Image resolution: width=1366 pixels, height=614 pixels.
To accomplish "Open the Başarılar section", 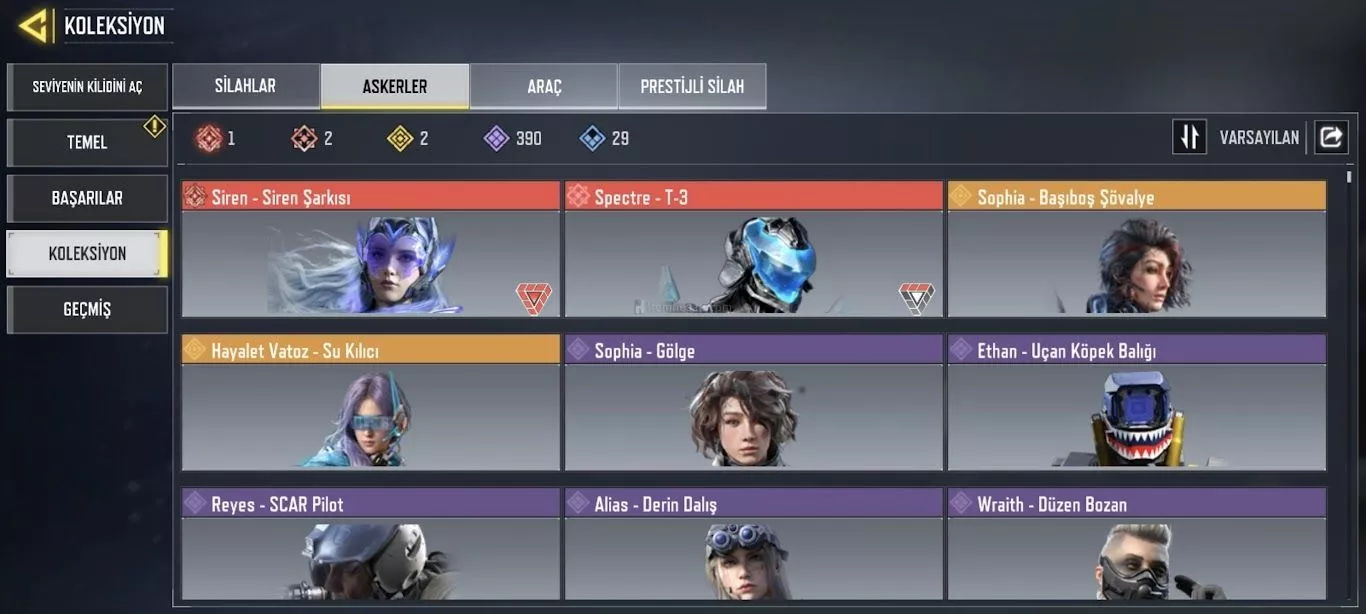I will pyautogui.click(x=87, y=198).
